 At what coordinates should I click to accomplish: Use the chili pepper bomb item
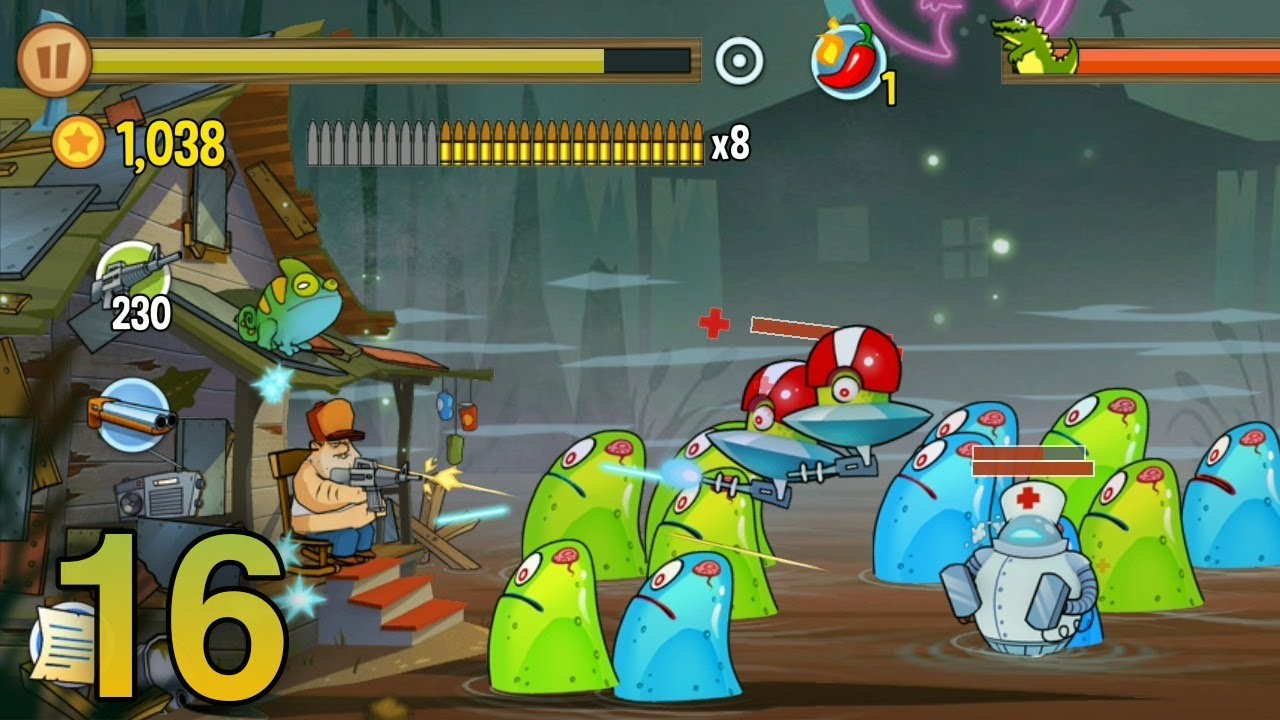pyautogui.click(x=848, y=61)
